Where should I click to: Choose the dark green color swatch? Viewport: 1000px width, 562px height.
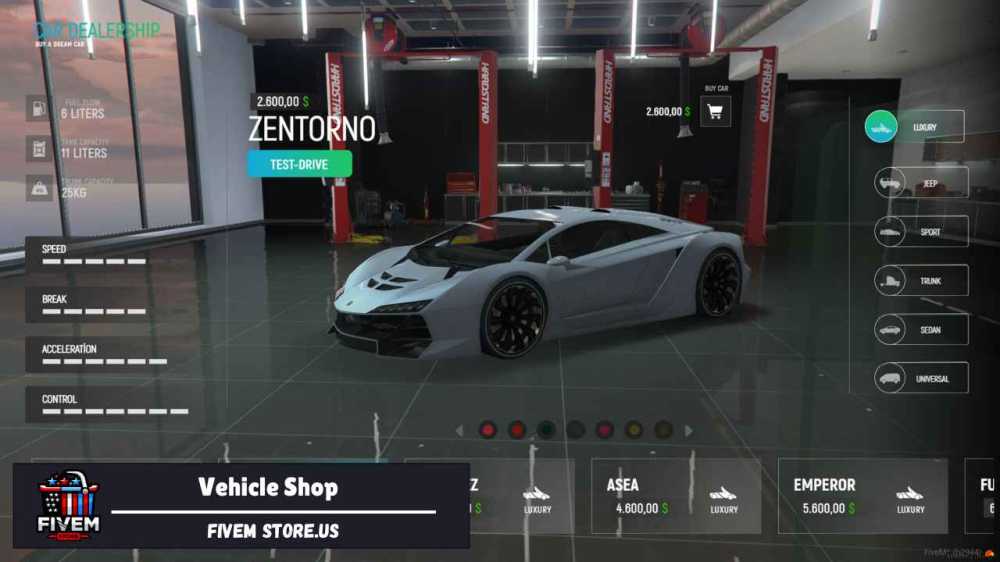coord(546,430)
